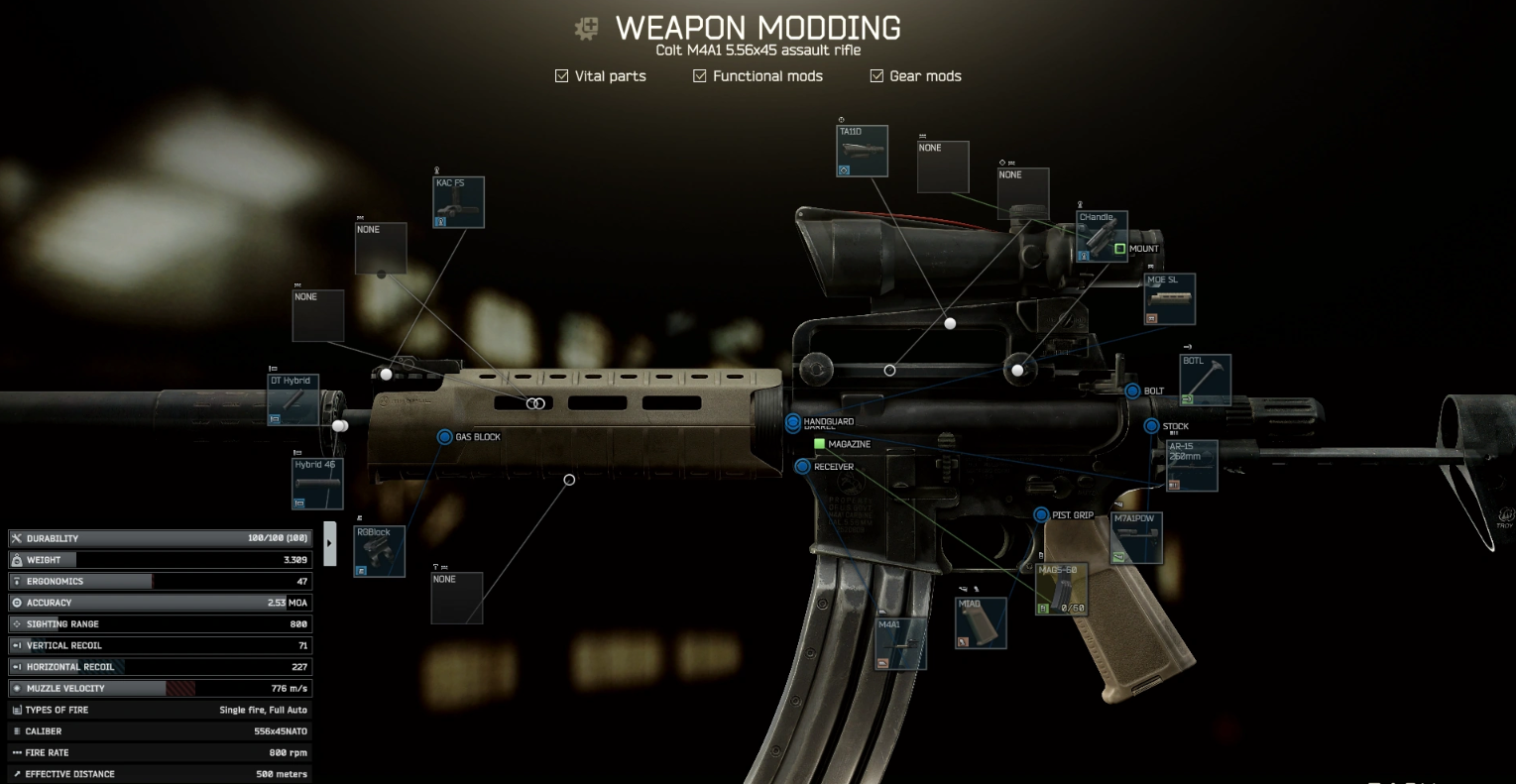Toggle the Functional mods checkbox
Image resolution: width=1516 pixels, height=784 pixels.
coord(700,75)
